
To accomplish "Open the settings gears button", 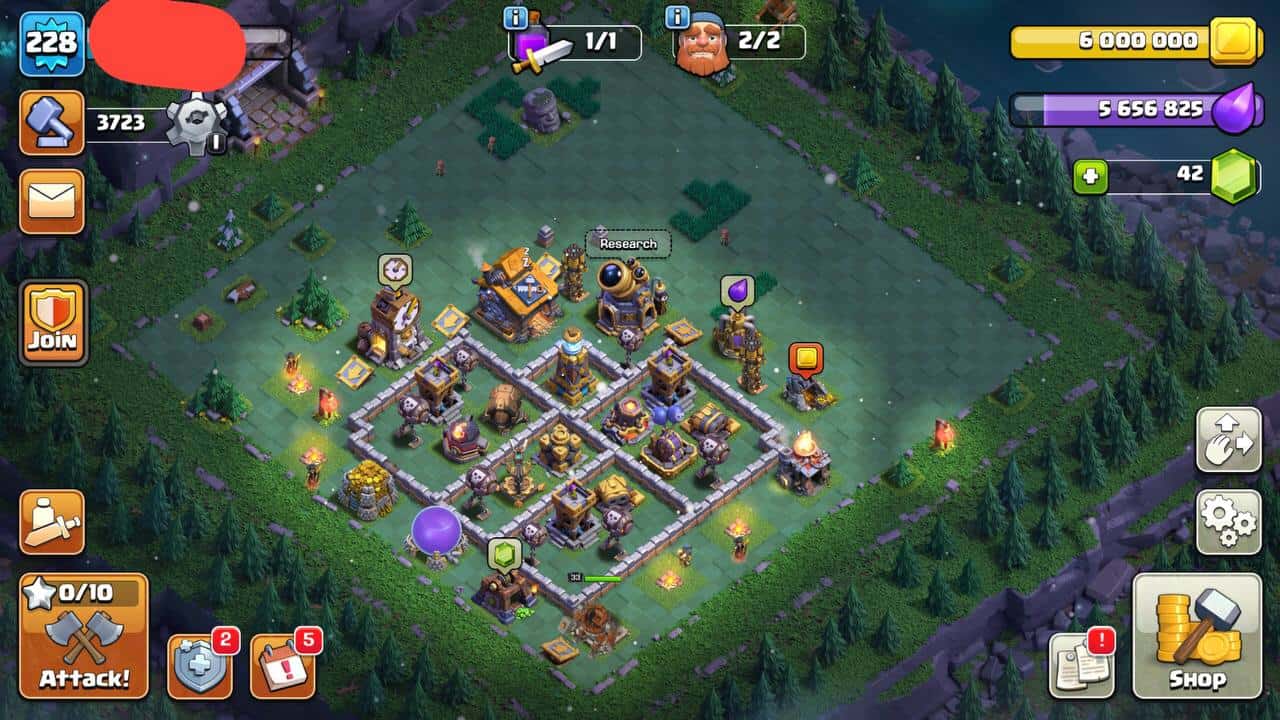I will click(x=1228, y=521).
